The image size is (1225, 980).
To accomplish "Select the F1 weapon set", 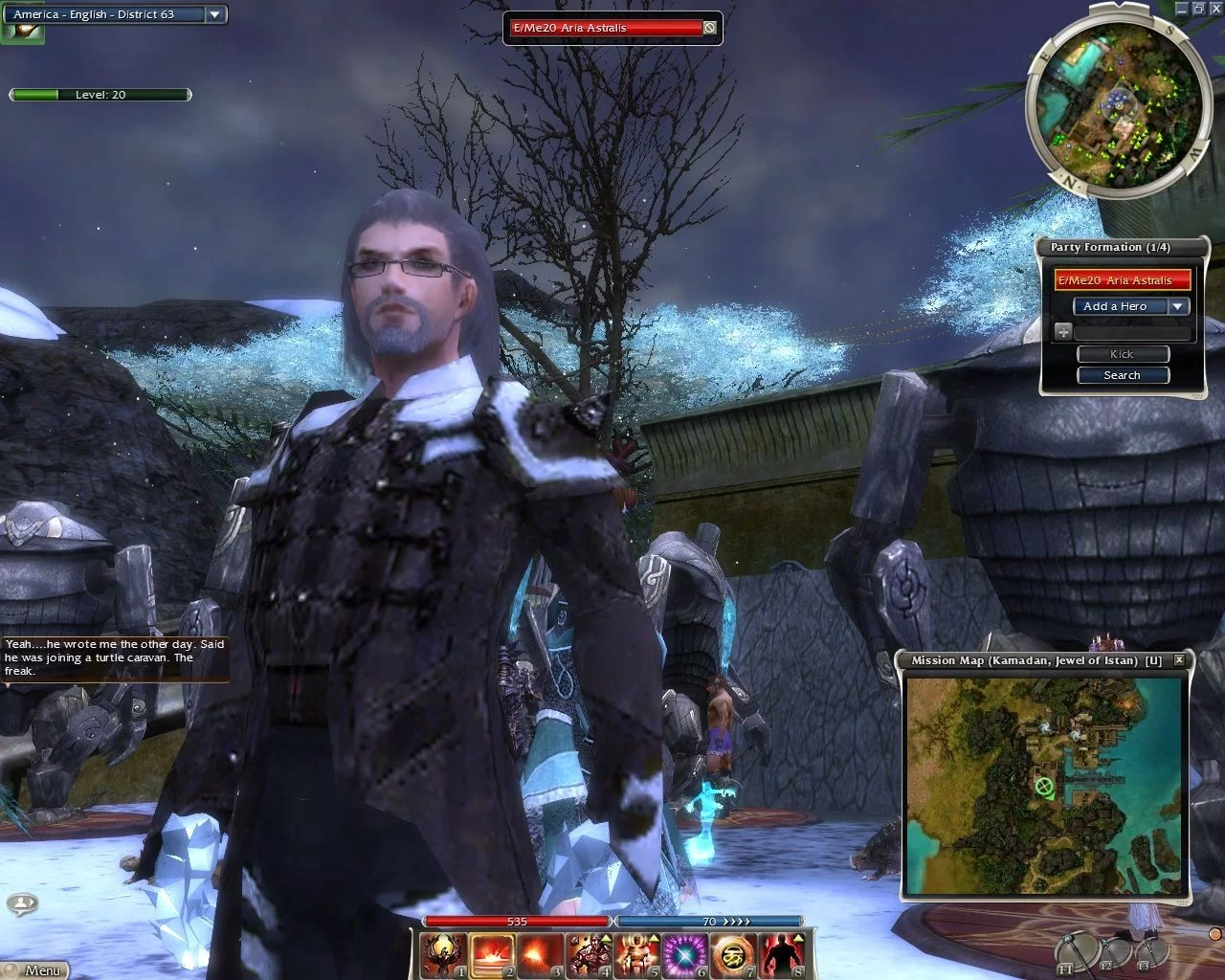I will click(1074, 951).
